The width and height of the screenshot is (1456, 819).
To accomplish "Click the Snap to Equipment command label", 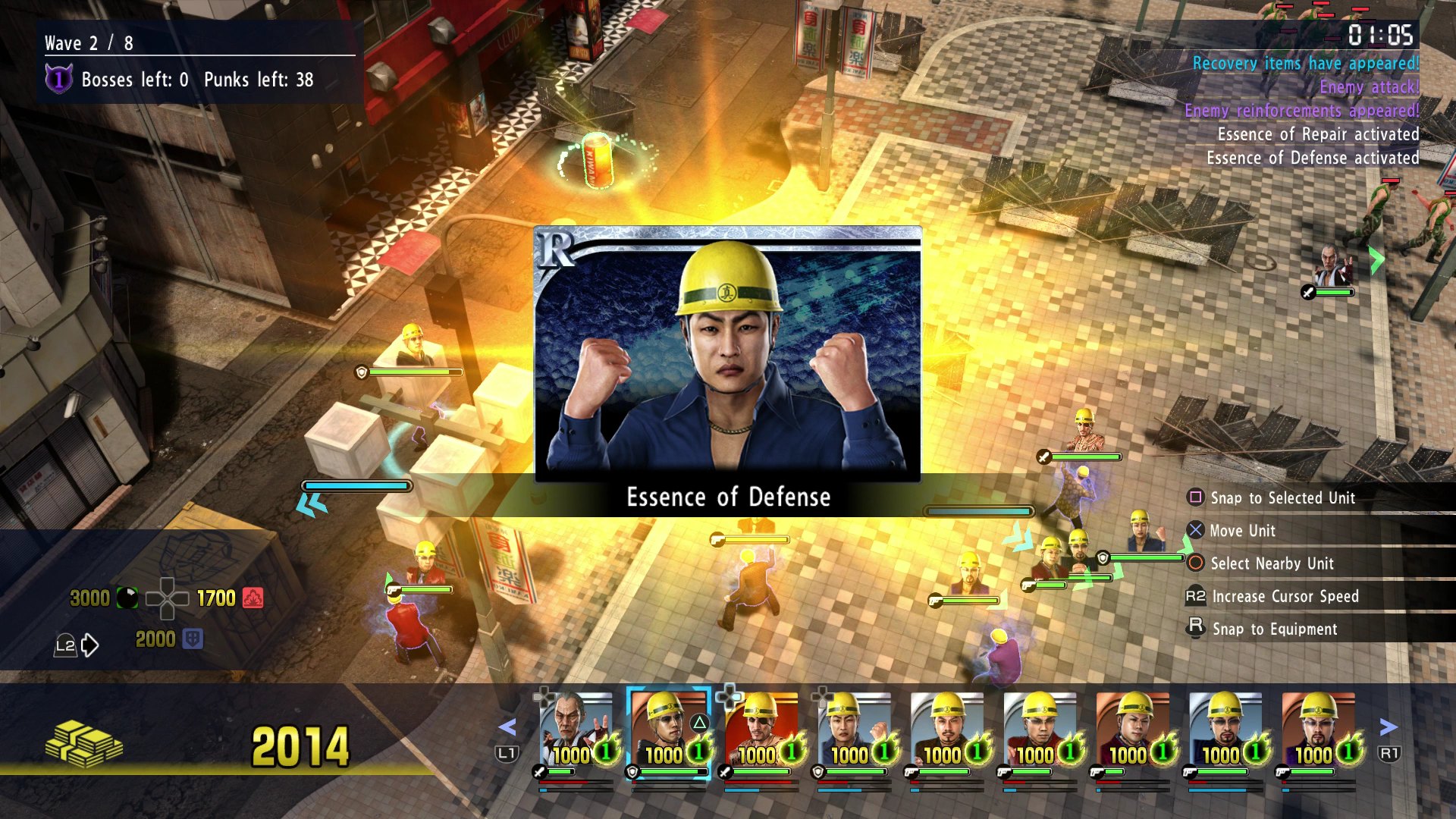I will point(1274,629).
